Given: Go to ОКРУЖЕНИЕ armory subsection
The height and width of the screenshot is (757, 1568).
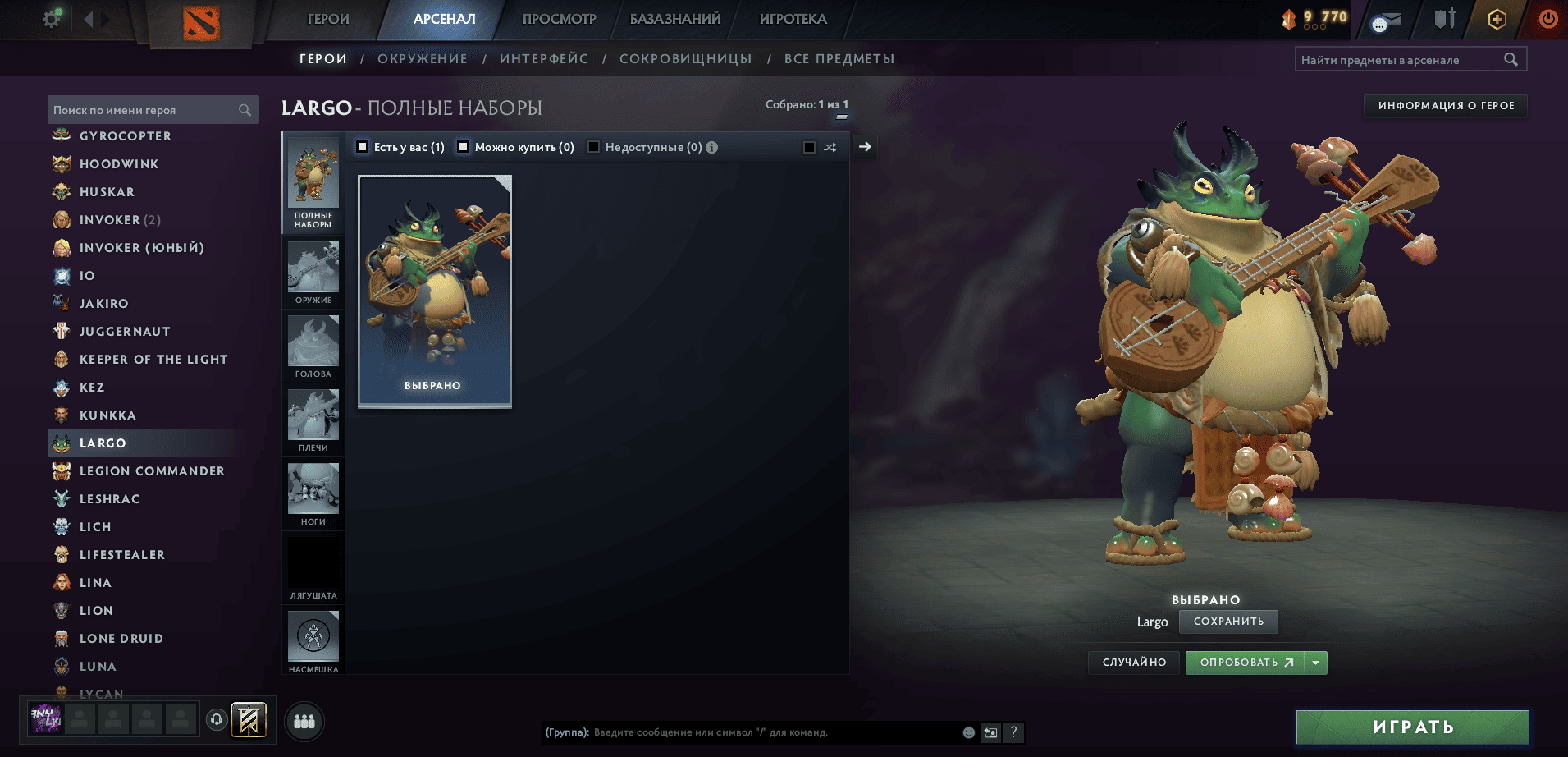Looking at the screenshot, I should pyautogui.click(x=422, y=59).
